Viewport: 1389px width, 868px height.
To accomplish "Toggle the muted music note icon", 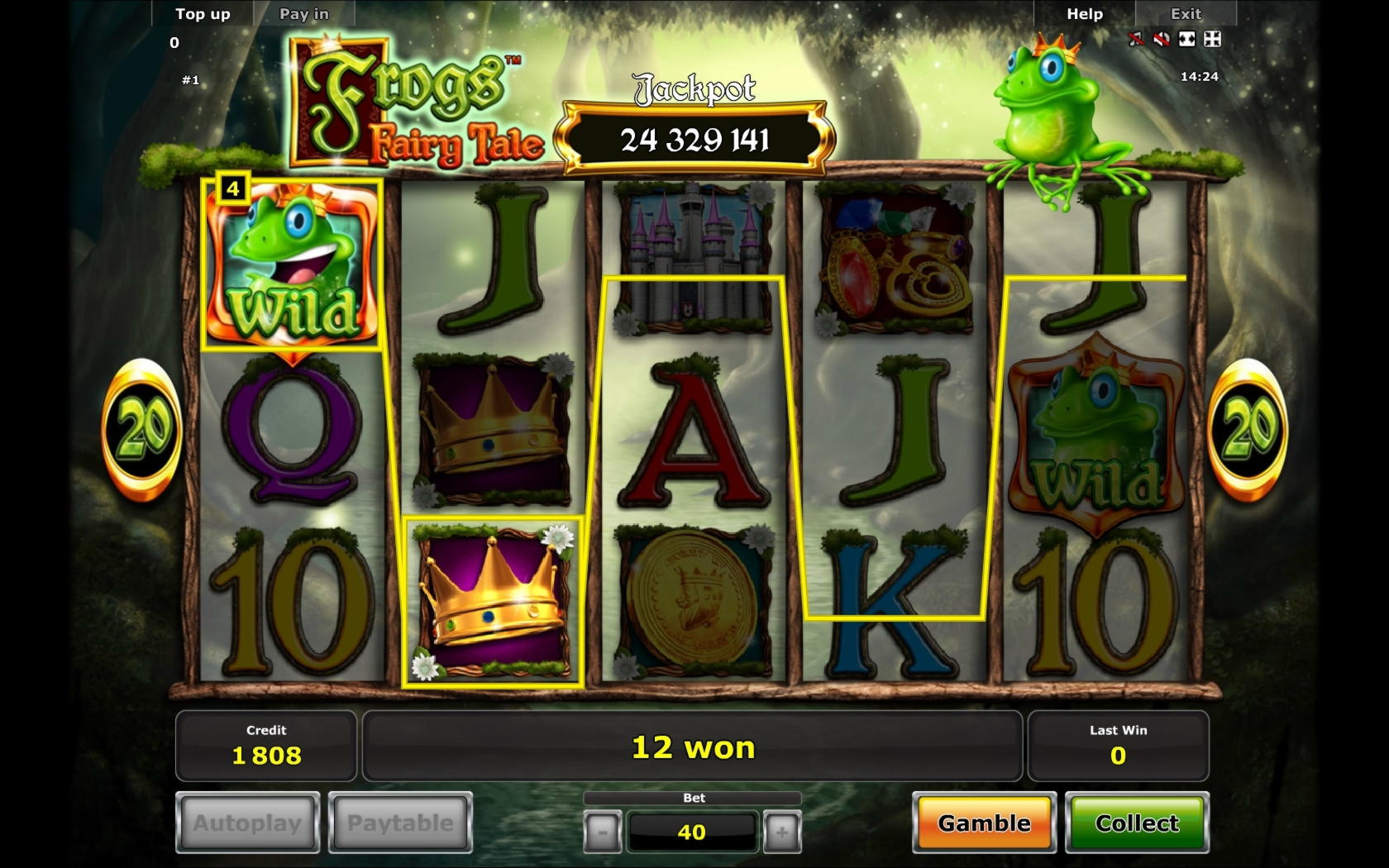I will (1137, 39).
